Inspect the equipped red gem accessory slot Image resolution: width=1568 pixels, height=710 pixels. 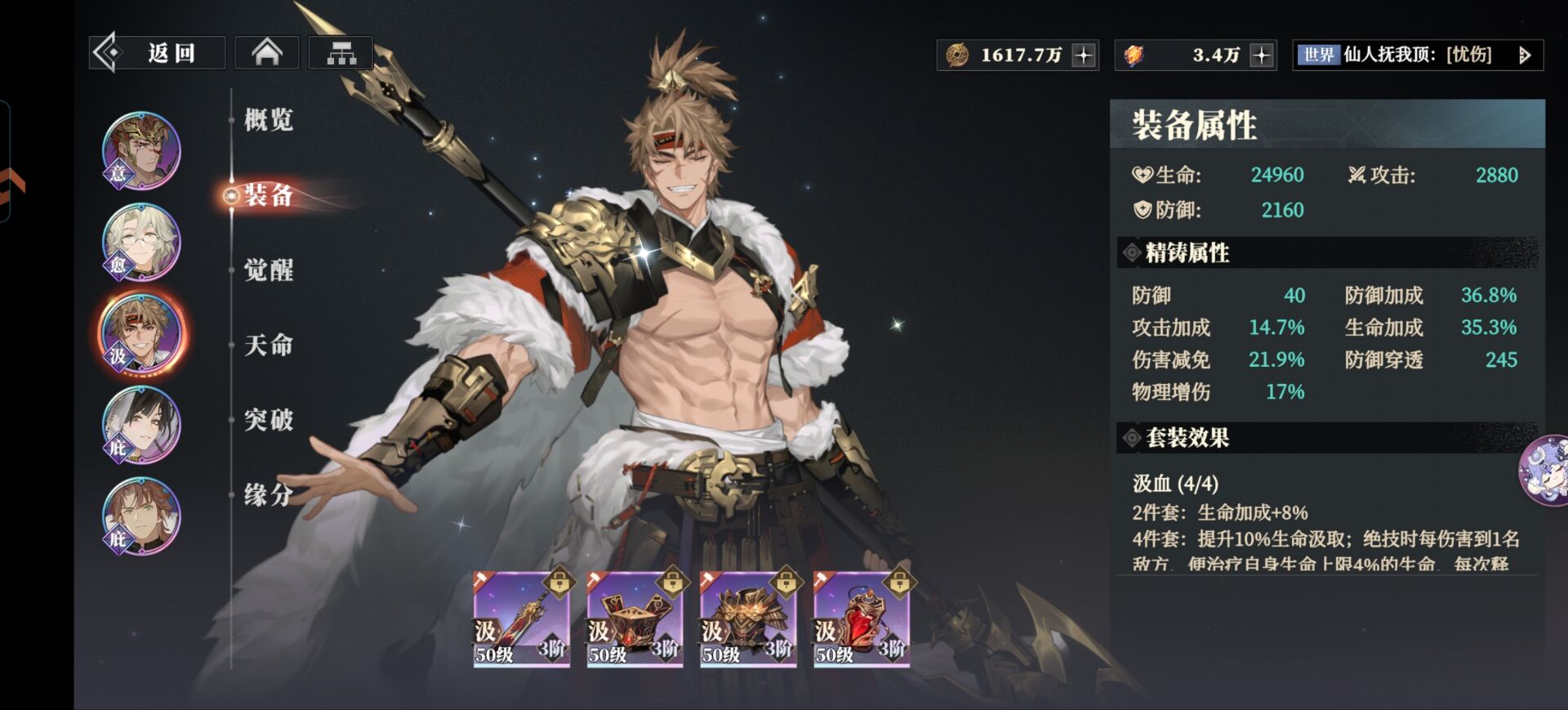click(862, 619)
